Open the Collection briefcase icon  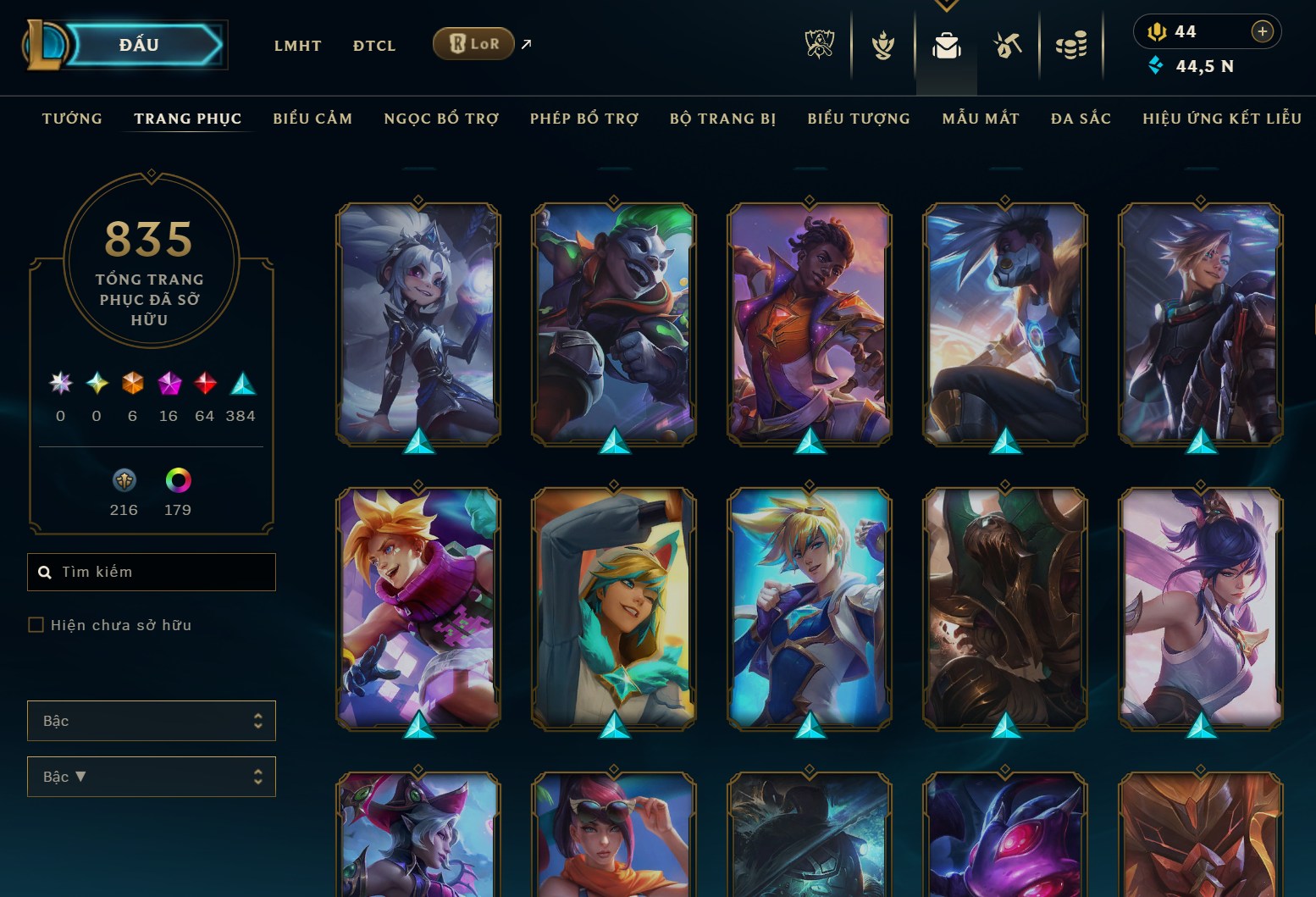click(x=946, y=46)
